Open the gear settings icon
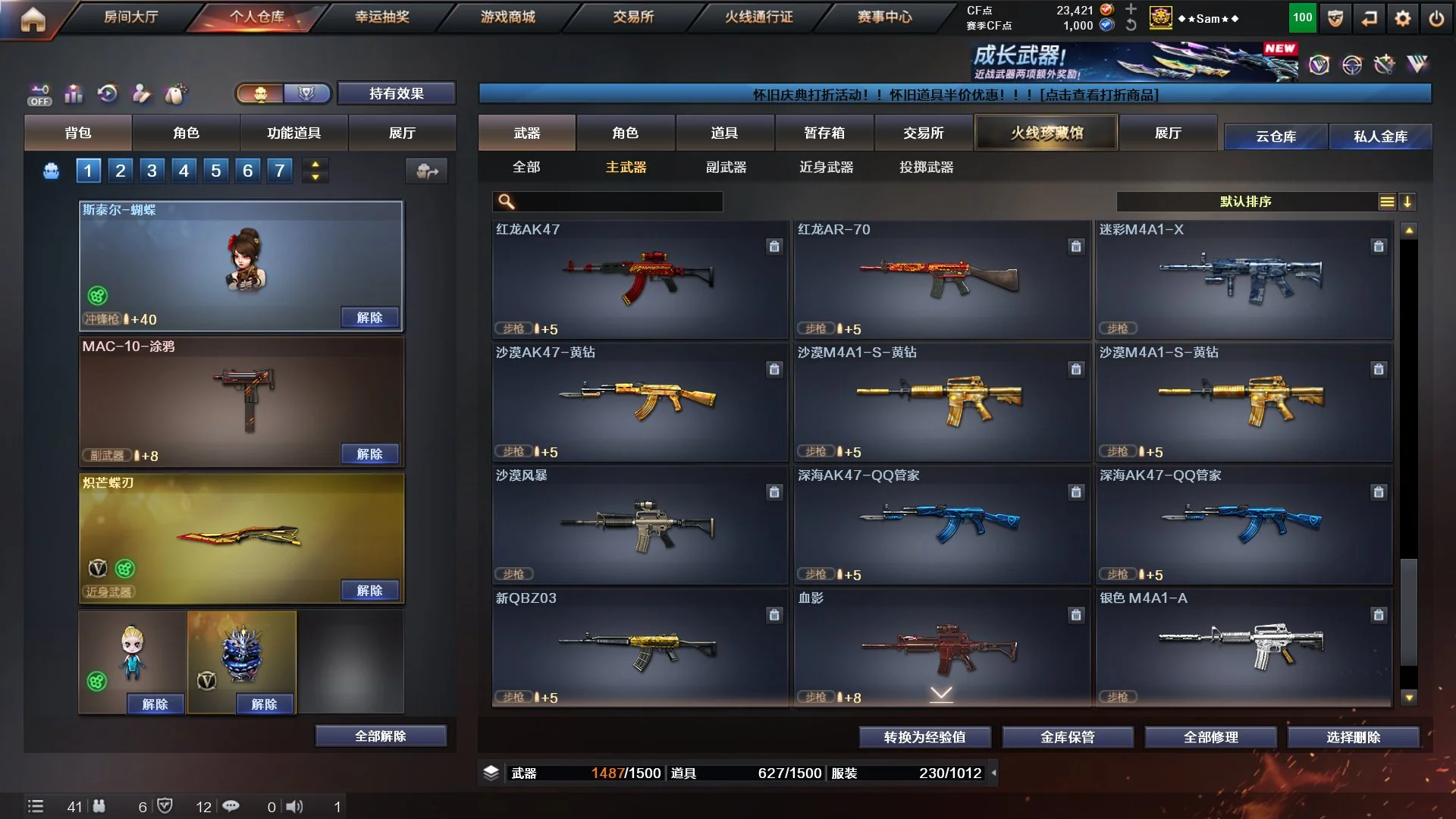Screen dimensions: 1456x819 pyautogui.click(x=1403, y=18)
